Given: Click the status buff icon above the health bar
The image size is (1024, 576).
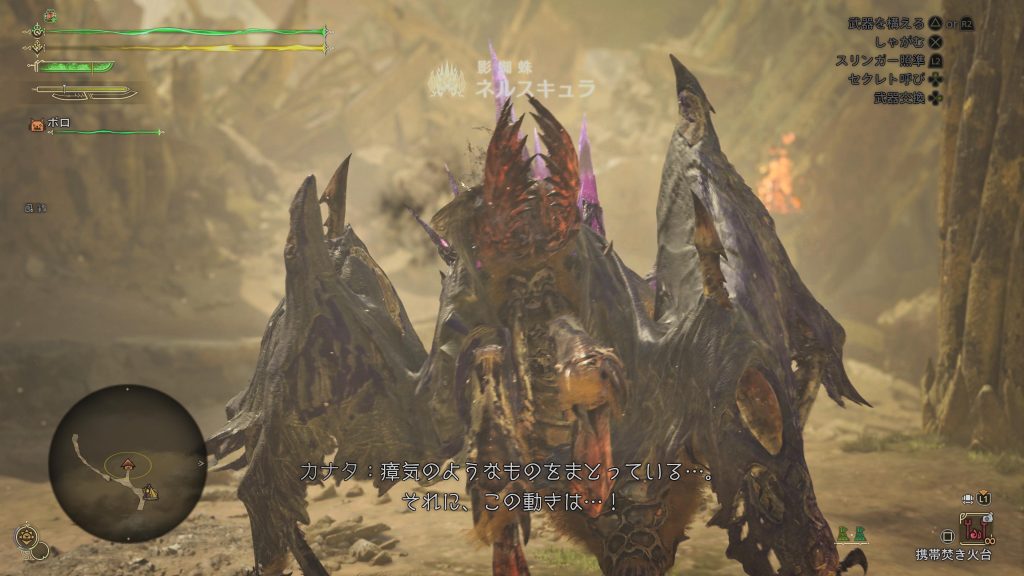Looking at the screenshot, I should coord(49,16).
